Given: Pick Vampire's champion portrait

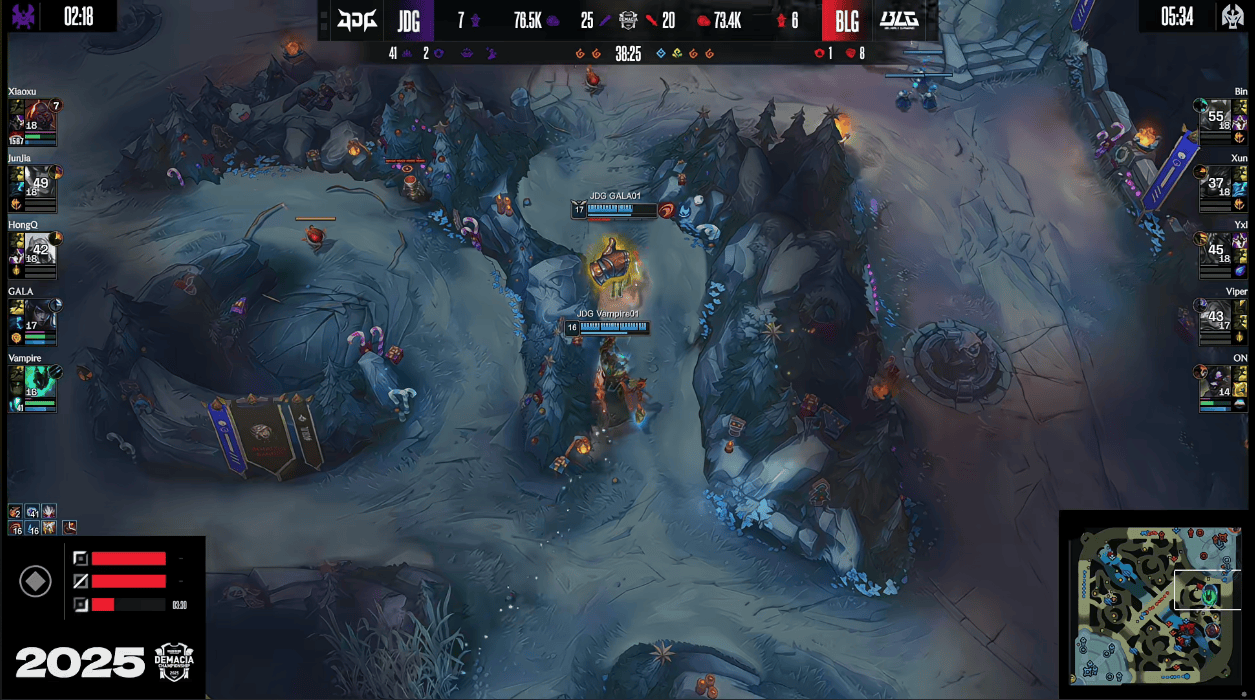Looking at the screenshot, I should (x=41, y=381).
